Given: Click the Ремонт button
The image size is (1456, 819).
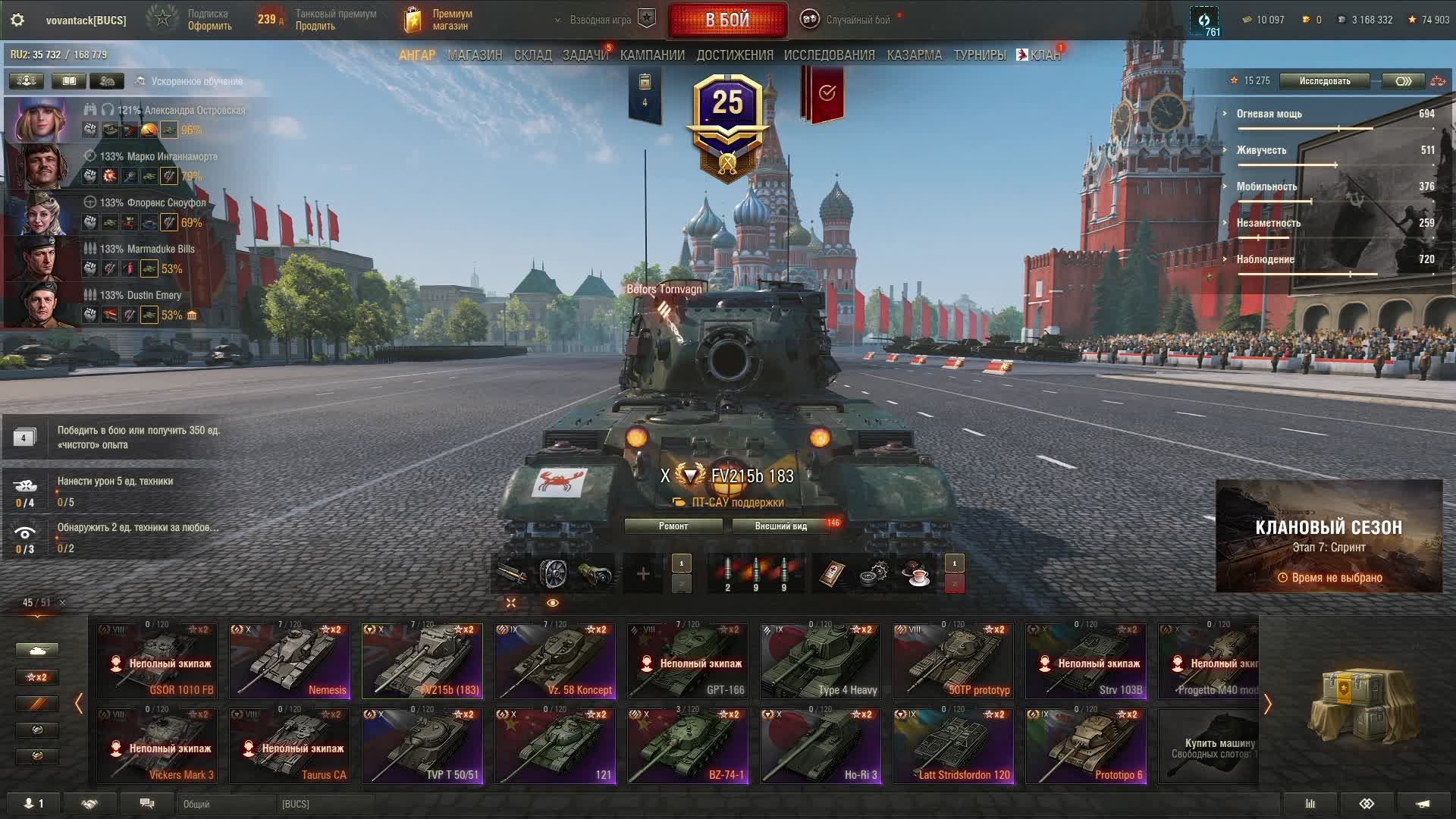Looking at the screenshot, I should pyautogui.click(x=673, y=526).
